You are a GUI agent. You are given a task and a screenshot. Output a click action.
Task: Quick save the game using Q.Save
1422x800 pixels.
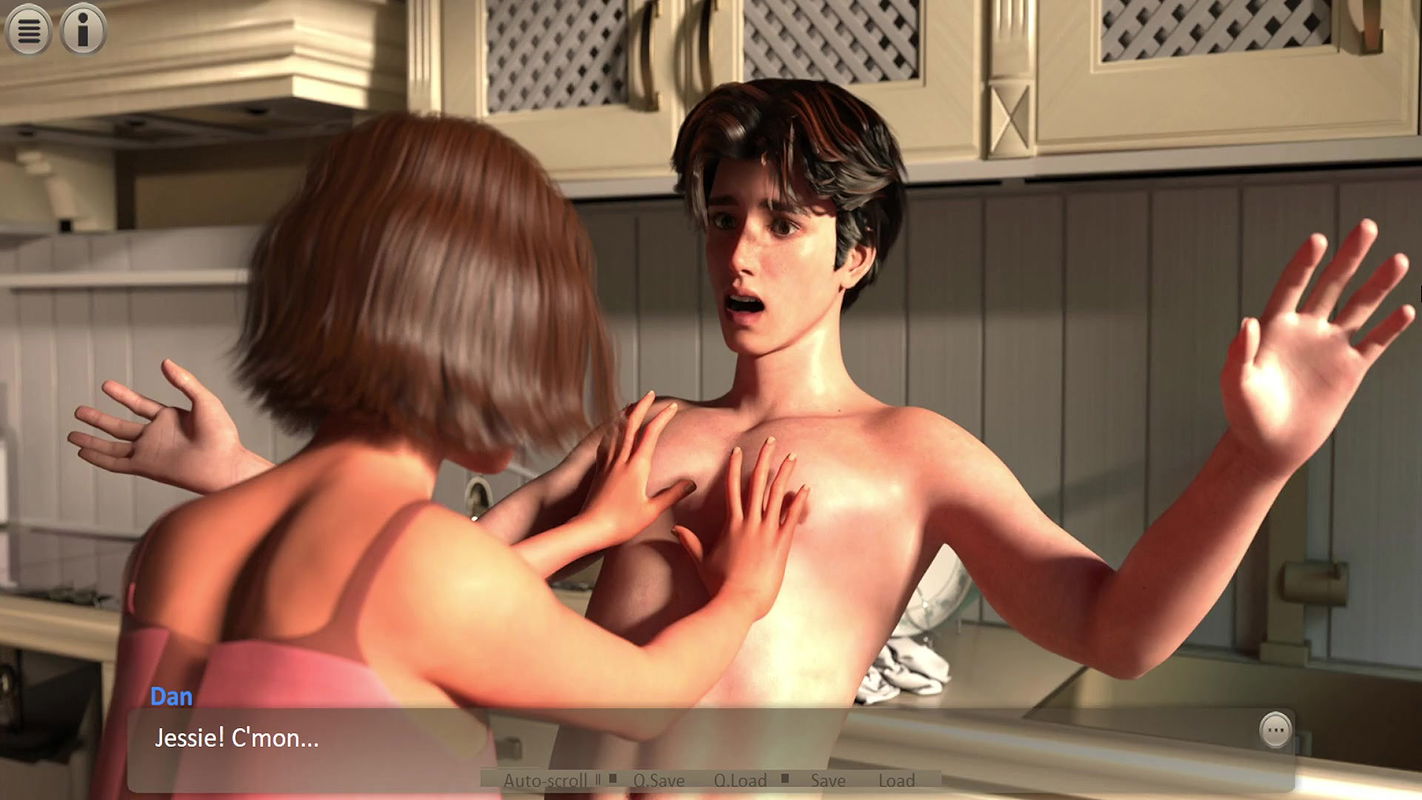pos(660,779)
